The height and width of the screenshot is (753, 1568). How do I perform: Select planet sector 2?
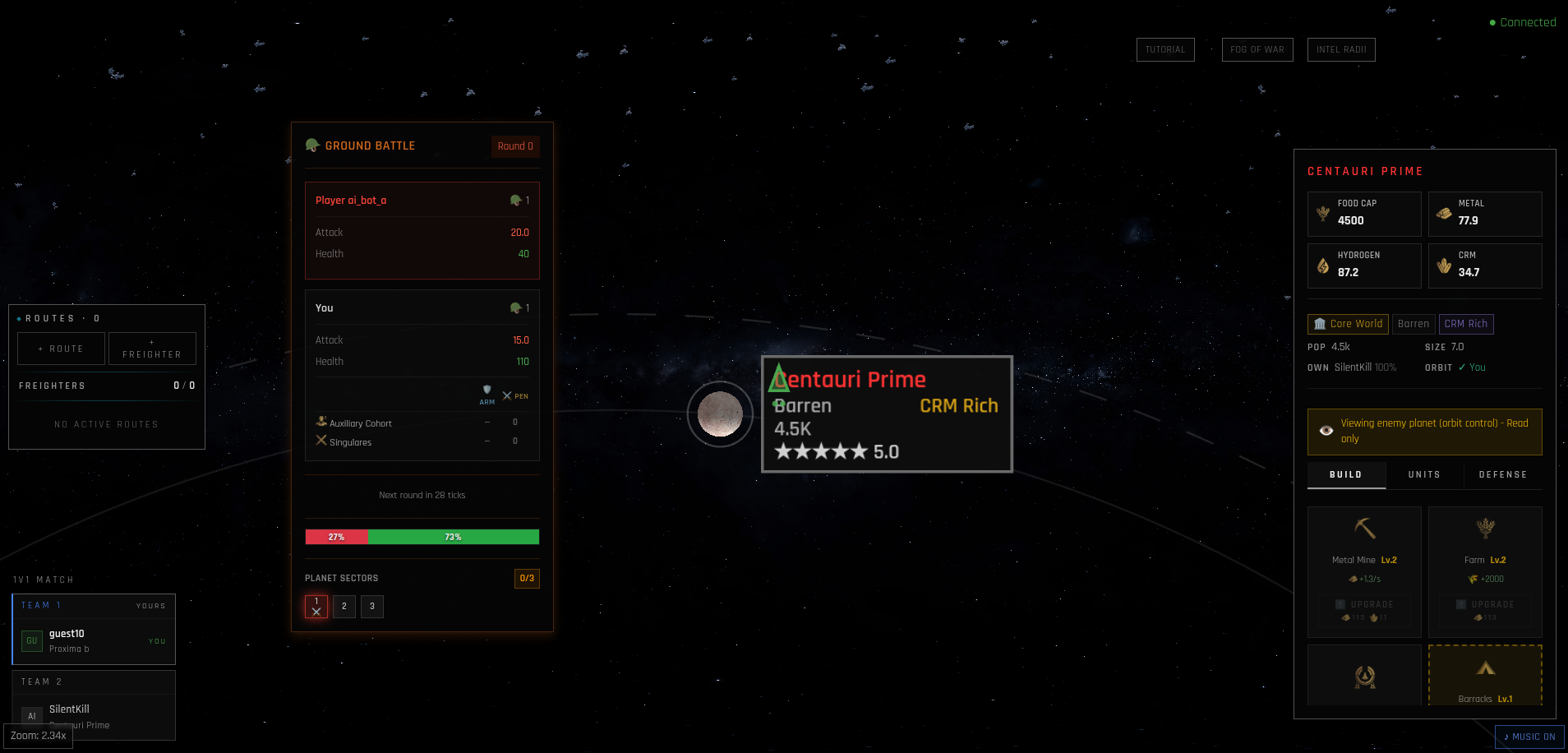(x=344, y=607)
